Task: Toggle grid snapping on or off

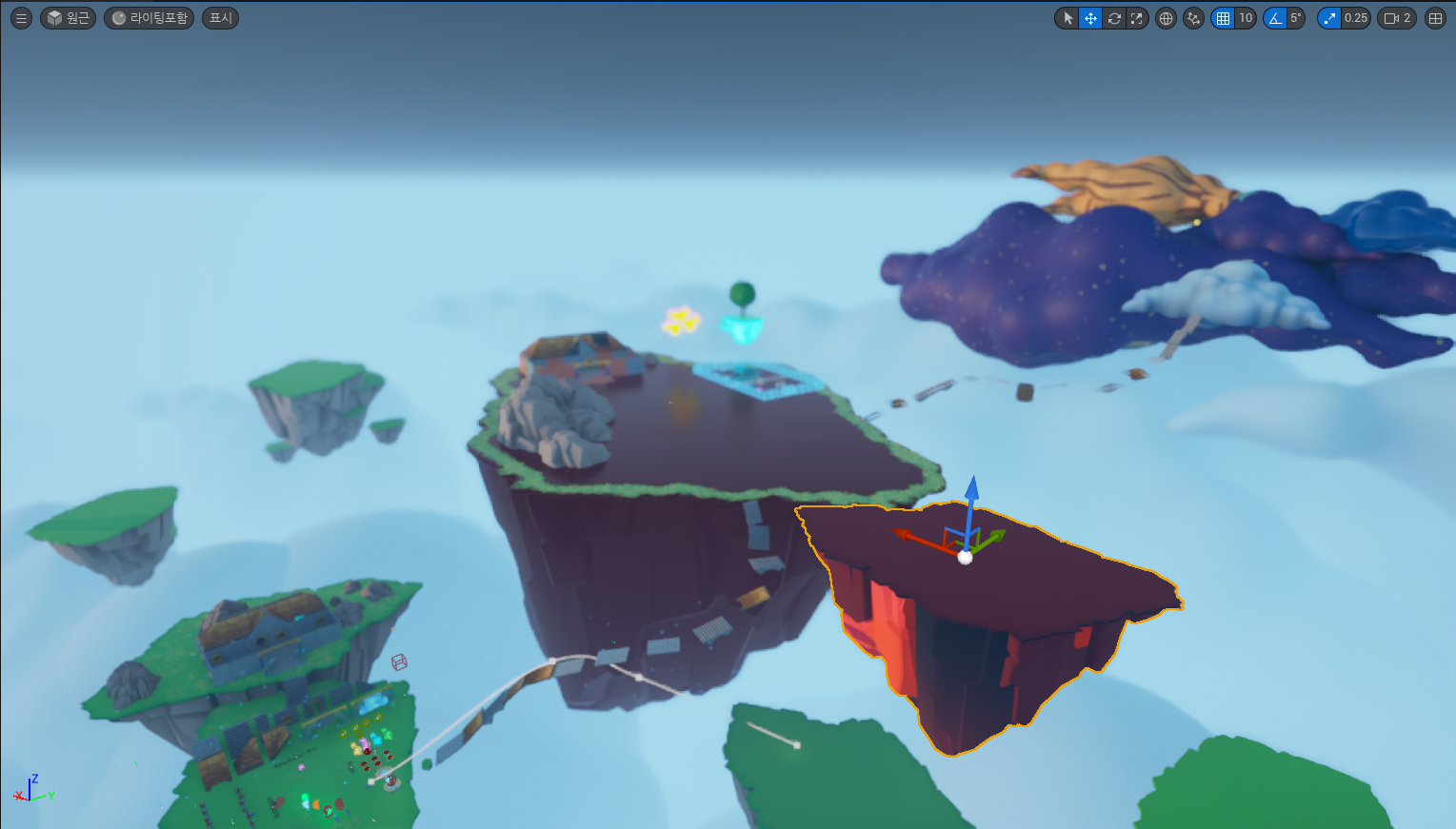Action: pos(1223,18)
